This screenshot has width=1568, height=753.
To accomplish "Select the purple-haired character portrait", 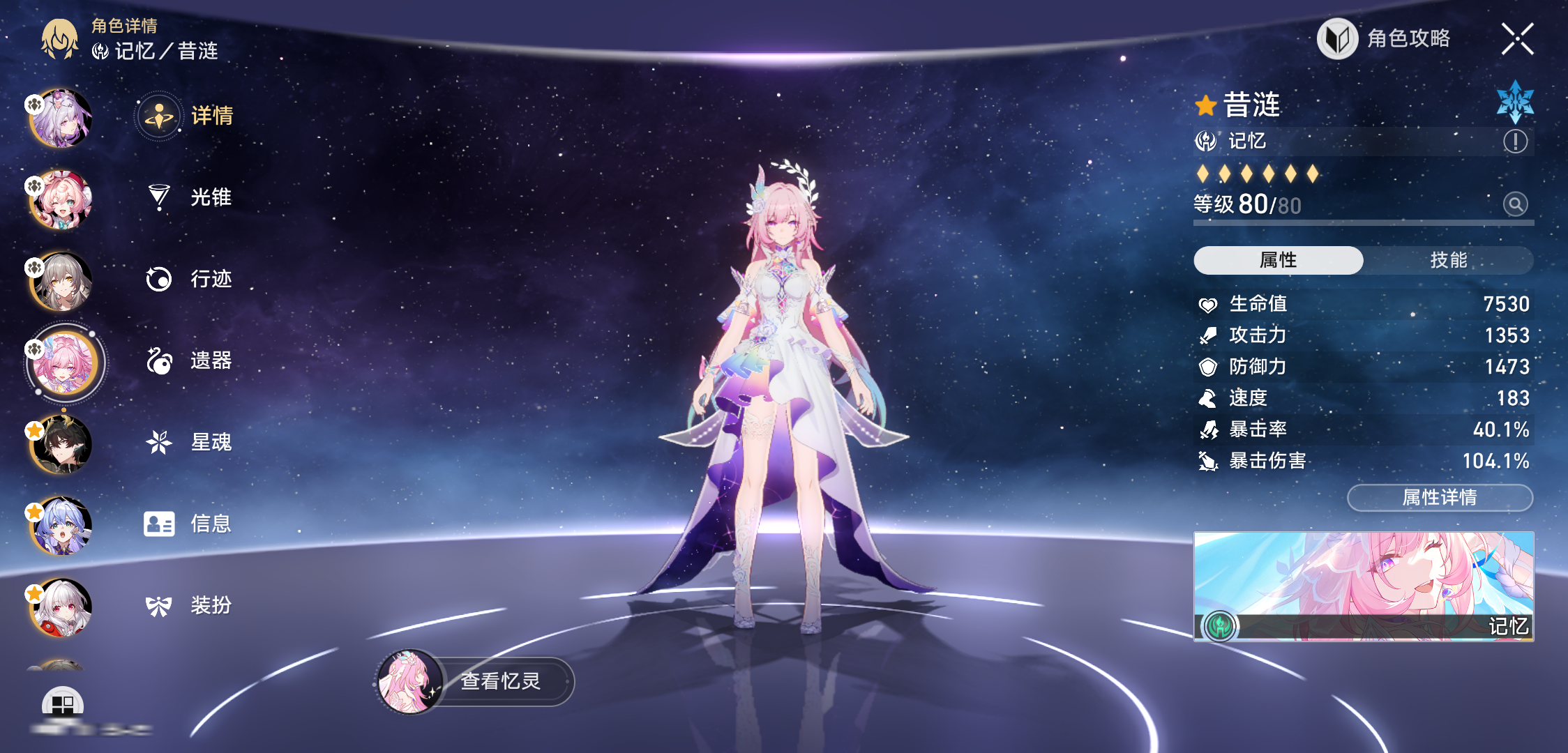I will (x=61, y=119).
